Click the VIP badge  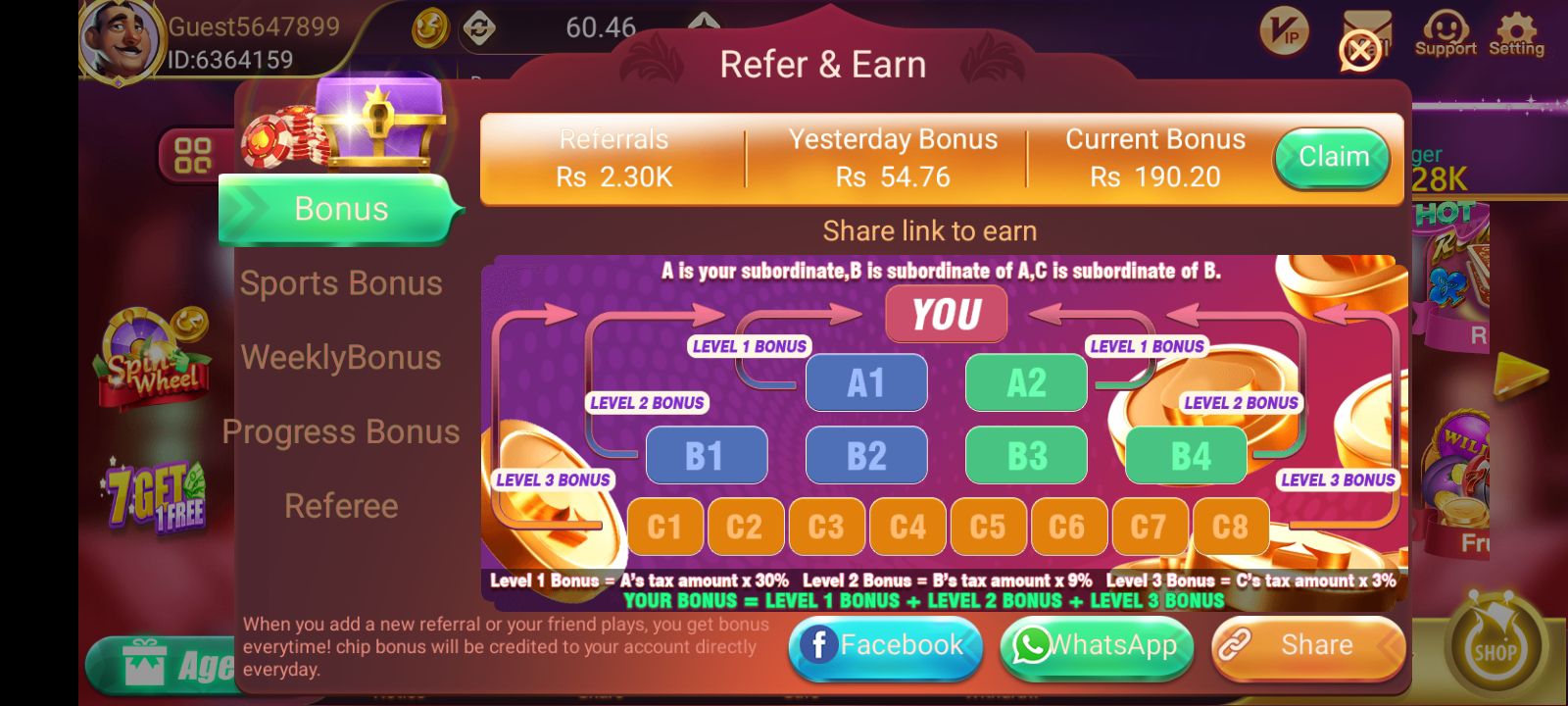[1284, 32]
